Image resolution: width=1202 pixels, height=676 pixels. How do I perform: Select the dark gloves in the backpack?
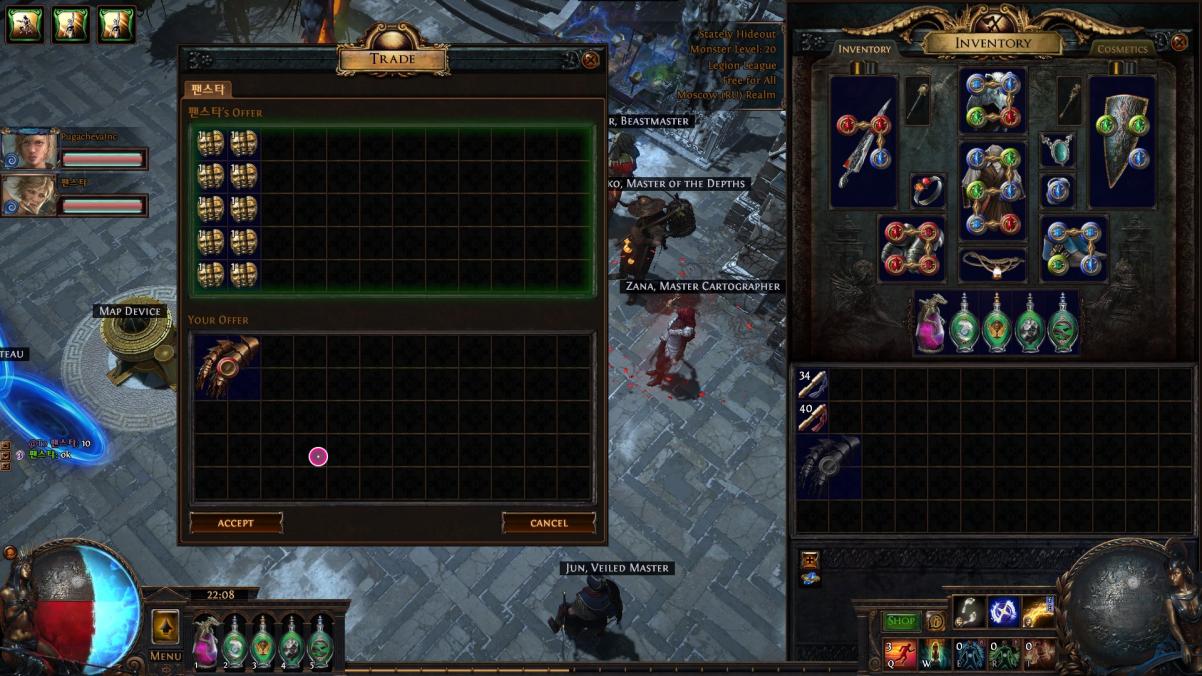pyautogui.click(x=829, y=466)
